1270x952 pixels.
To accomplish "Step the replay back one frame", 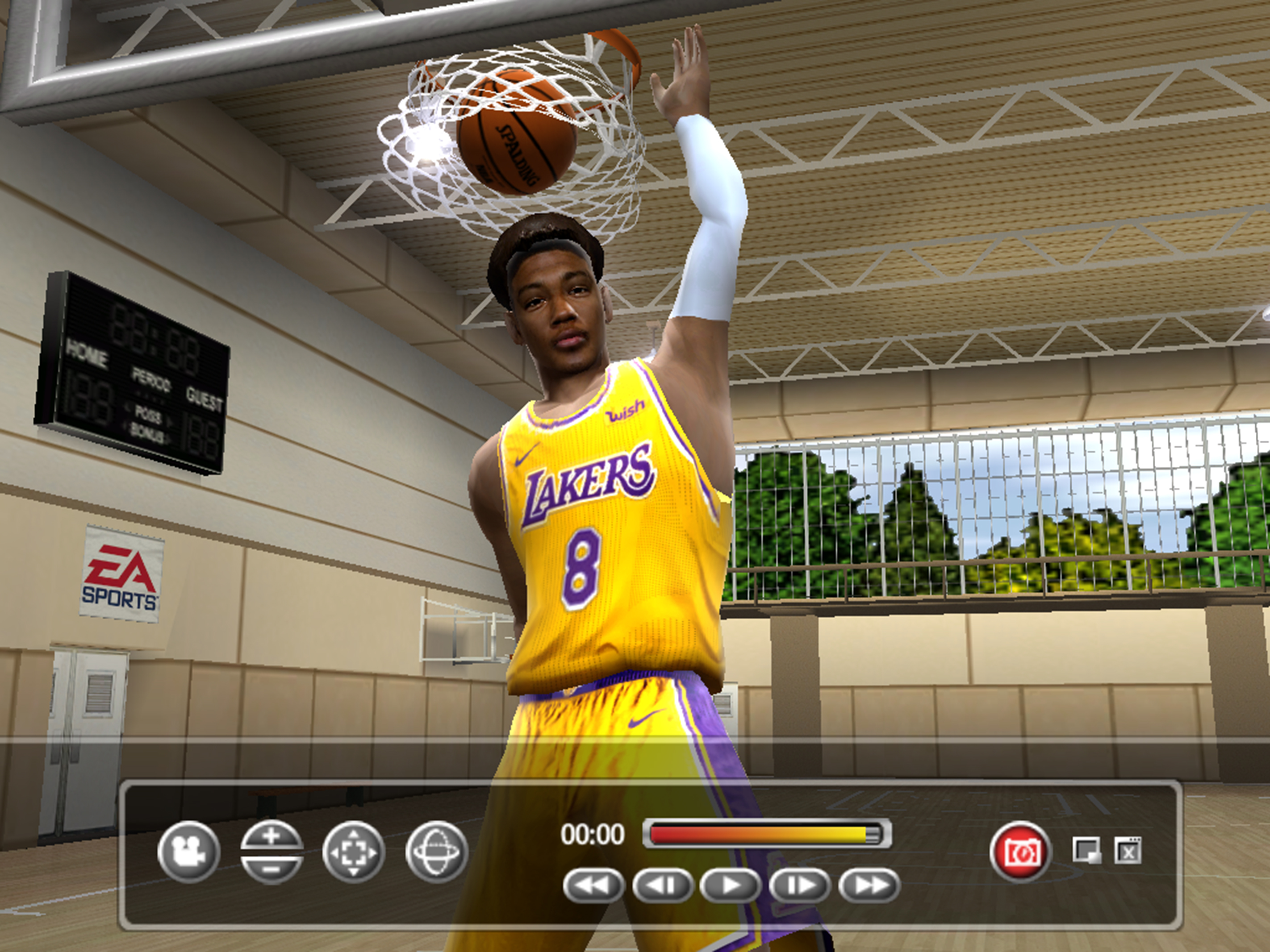I will click(662, 885).
